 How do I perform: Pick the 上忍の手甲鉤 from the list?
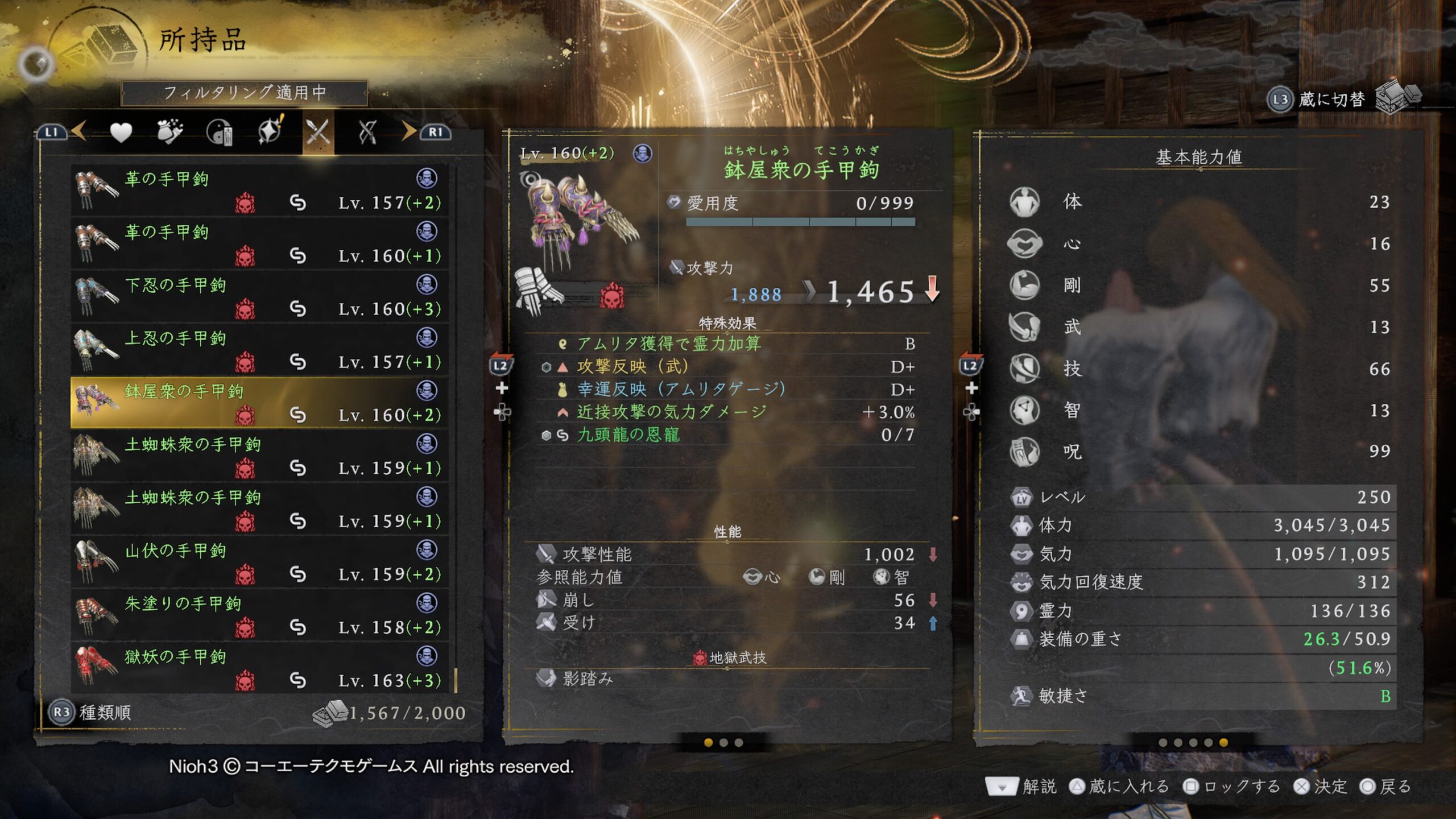click(x=259, y=350)
